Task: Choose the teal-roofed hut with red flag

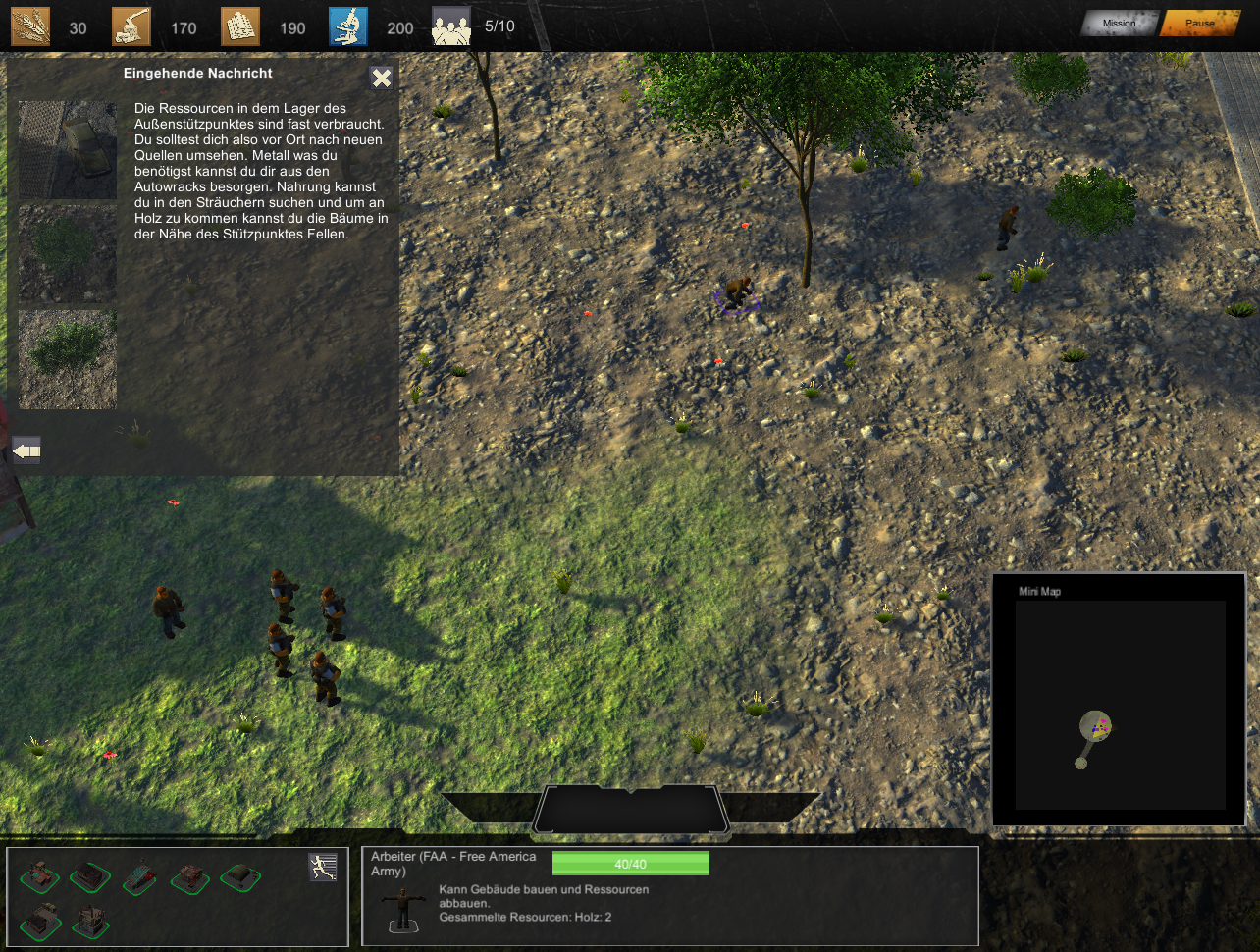Action: point(139,876)
